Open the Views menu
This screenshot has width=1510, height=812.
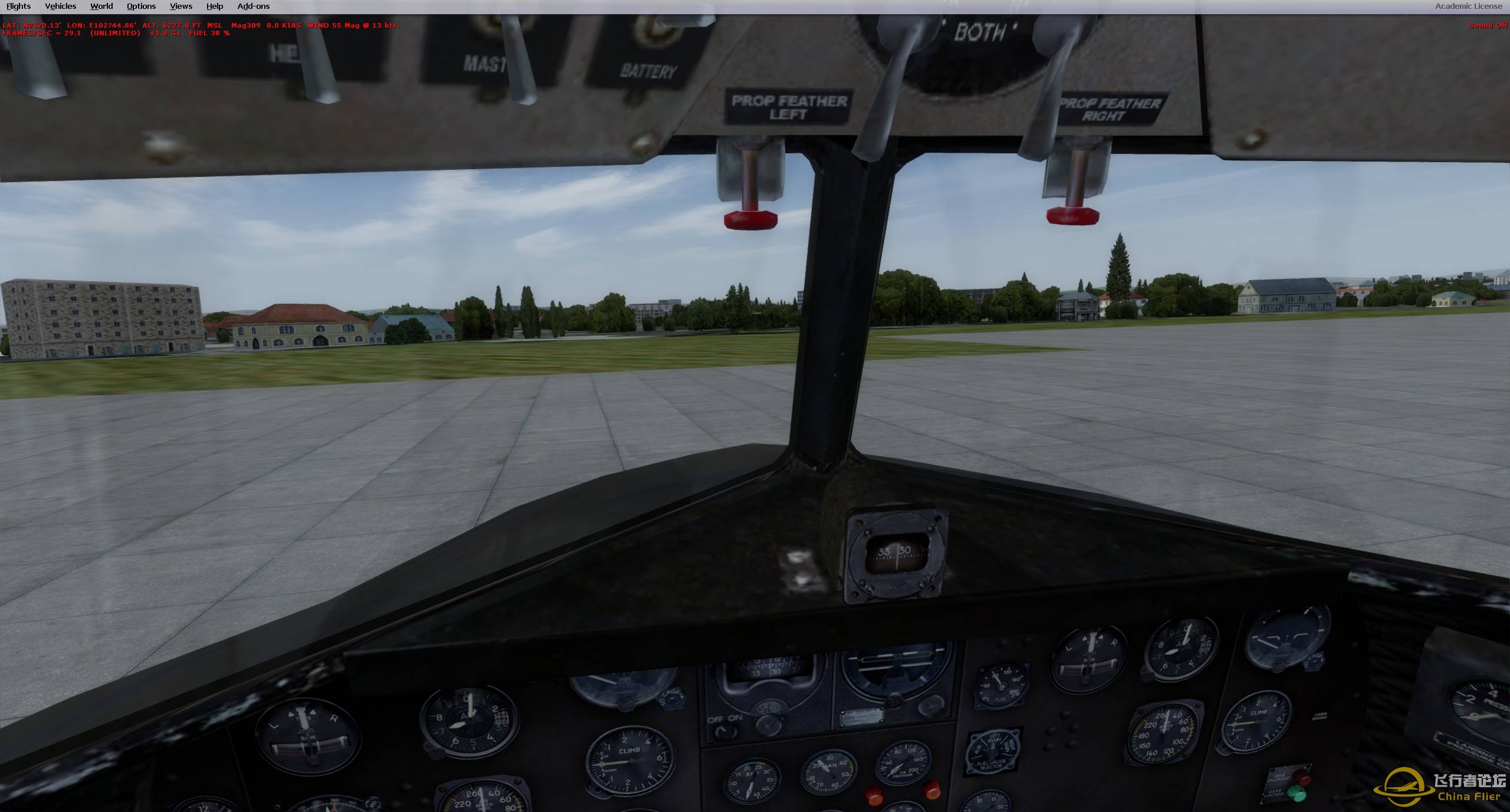180,6
